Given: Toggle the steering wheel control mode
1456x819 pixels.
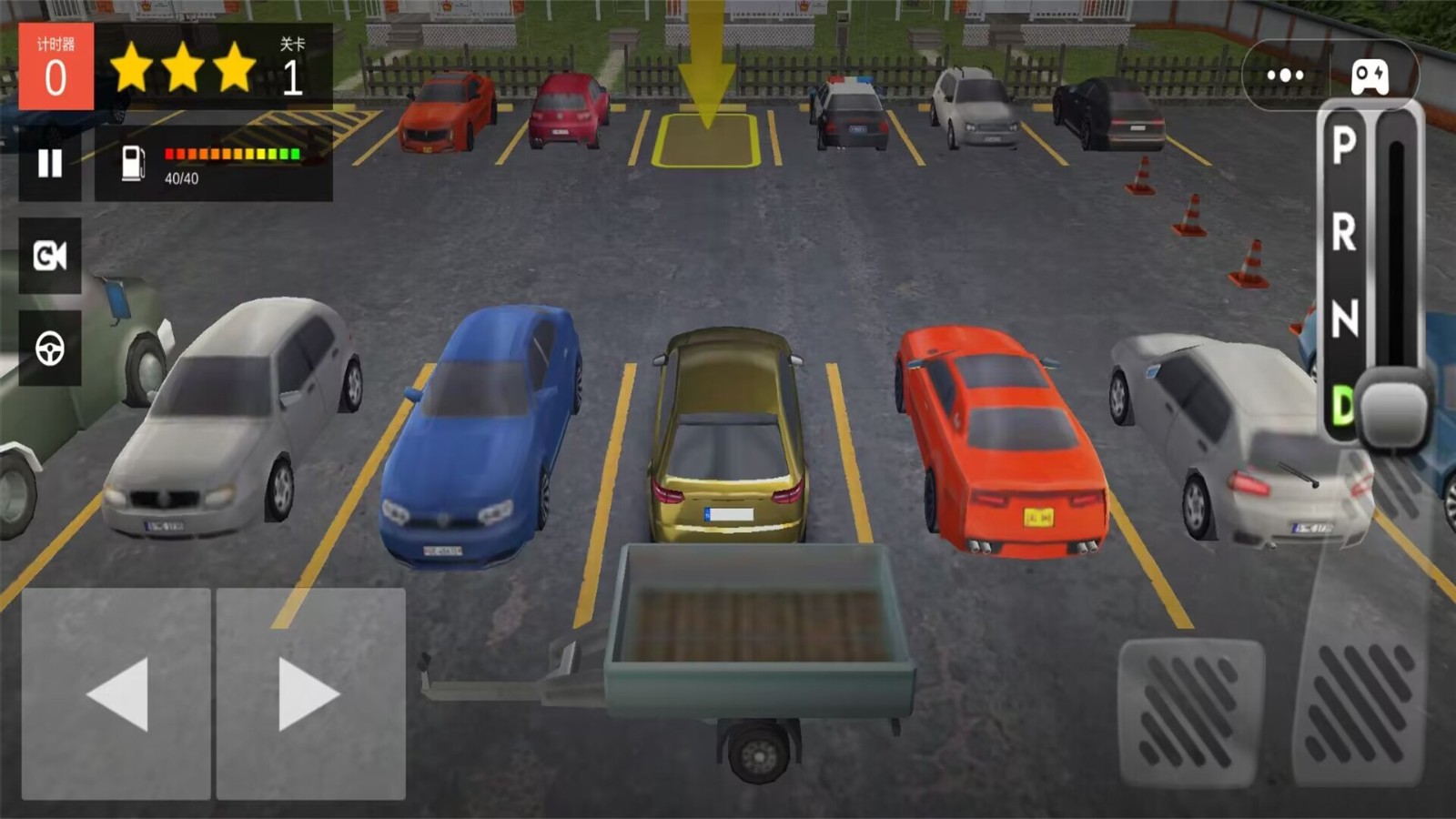Looking at the screenshot, I should point(50,349).
